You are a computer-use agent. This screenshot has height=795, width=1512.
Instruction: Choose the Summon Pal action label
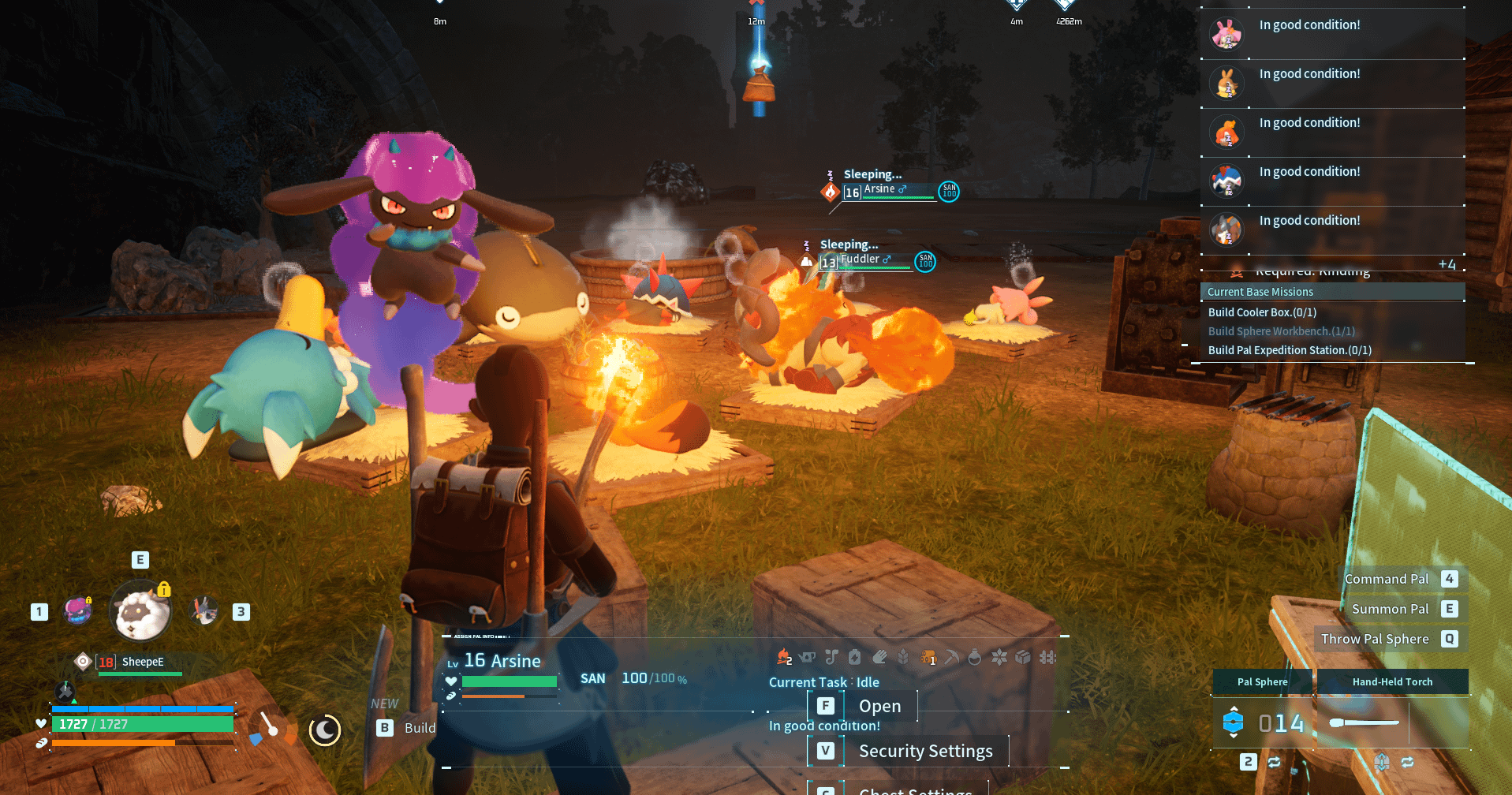1390,609
